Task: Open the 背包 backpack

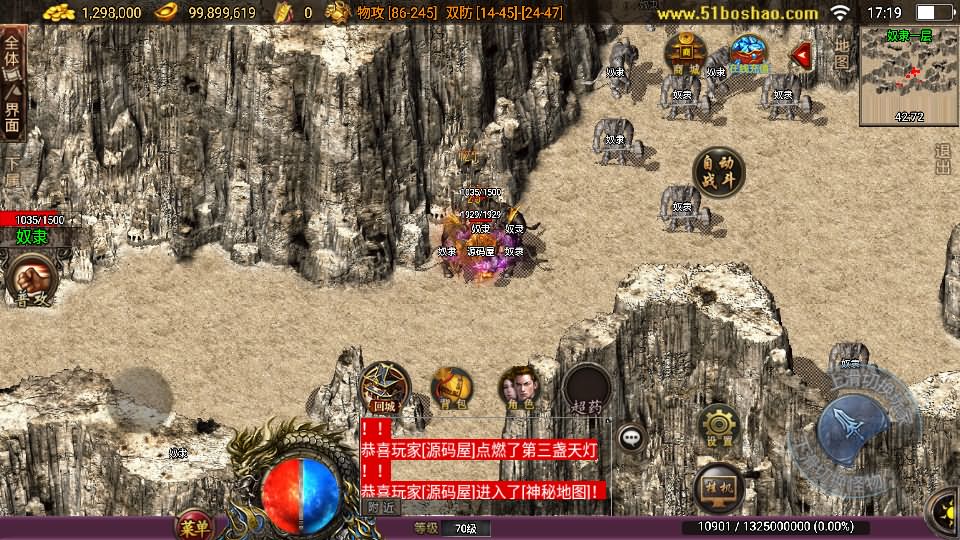Action: coord(452,388)
